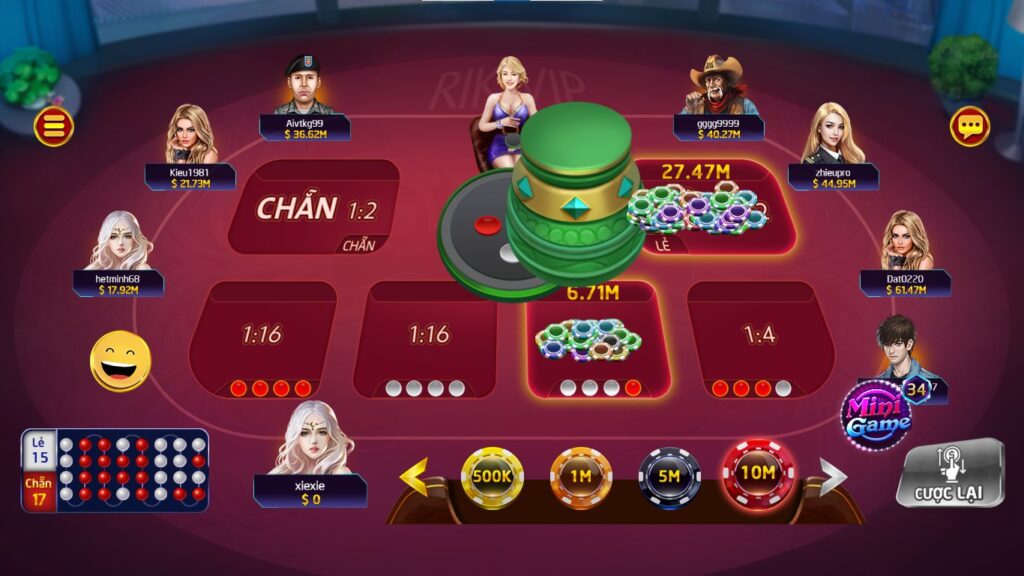This screenshot has height=576, width=1024.
Task: Select the 500K yellow chip
Action: pos(492,477)
